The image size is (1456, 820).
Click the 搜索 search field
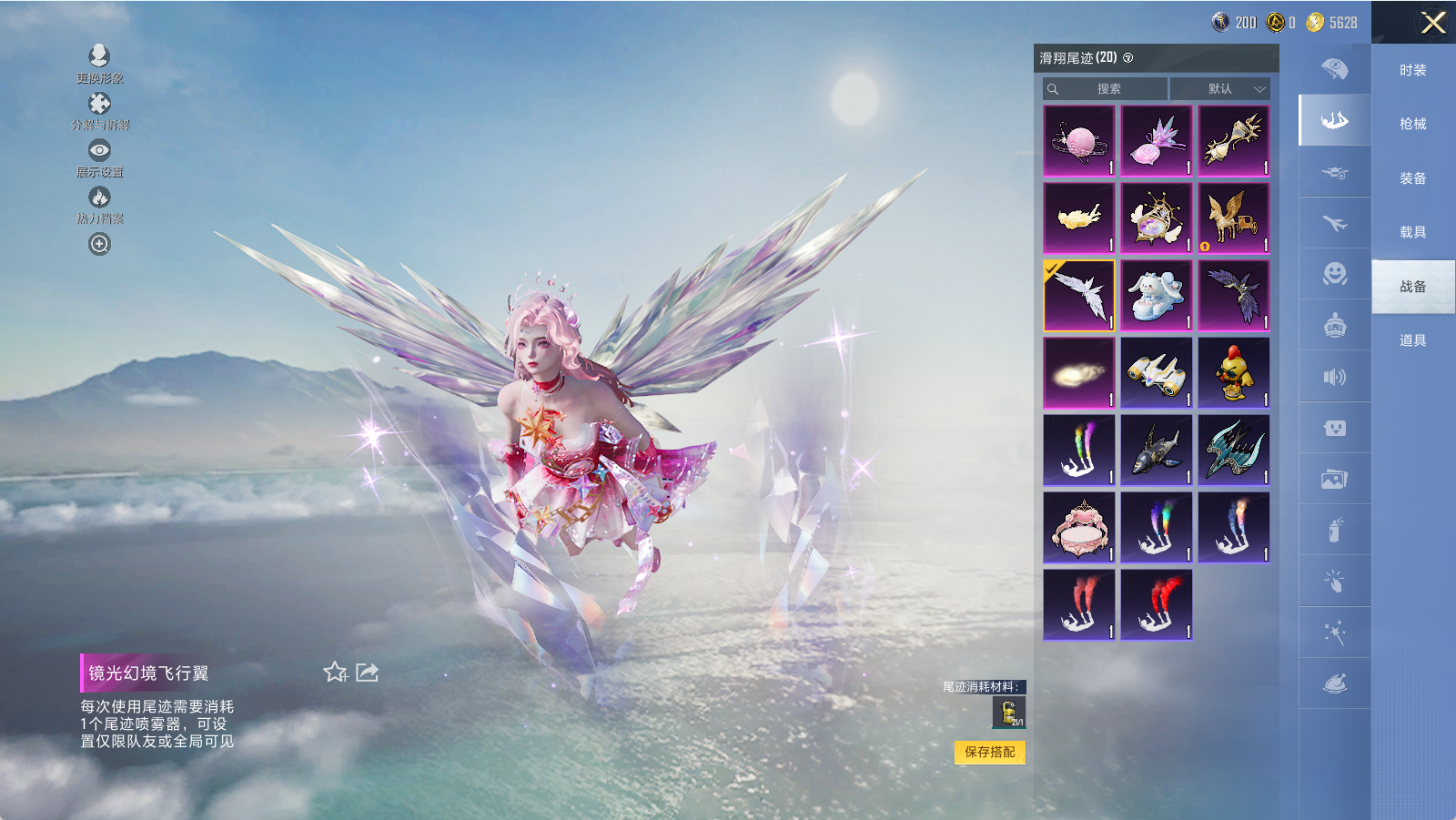[x=1107, y=88]
